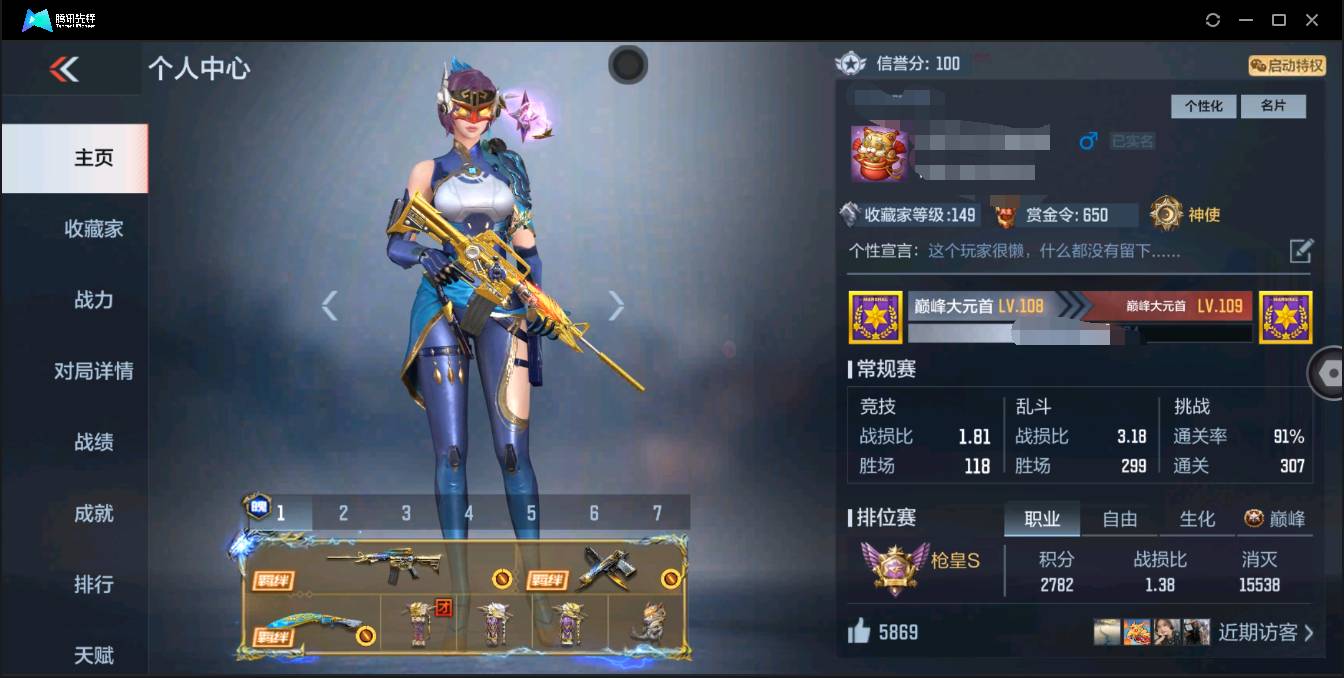Switch to the 生化 ranked tab
This screenshot has height=678, width=1344.
click(1197, 519)
